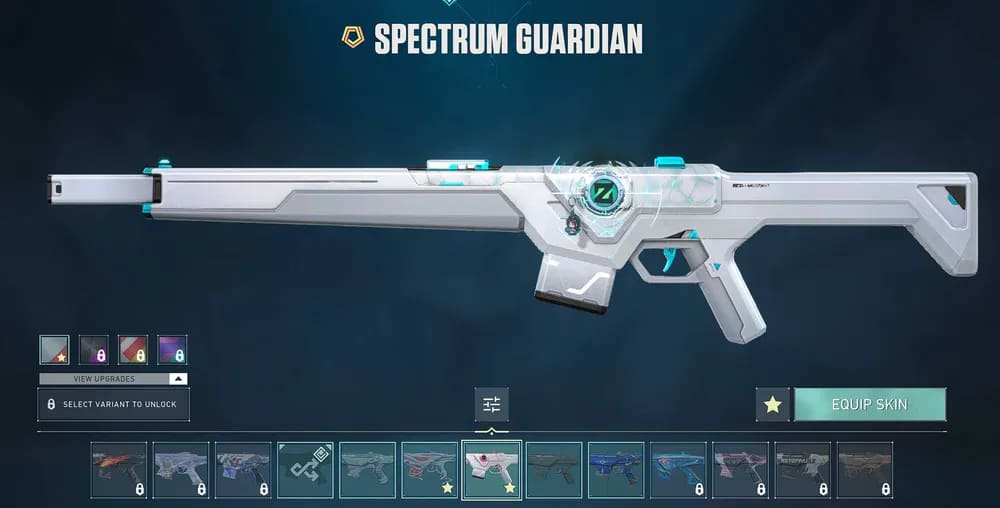1000x508 pixels.
Task: Select the pink locked Guardian skin
Action: tap(740, 469)
